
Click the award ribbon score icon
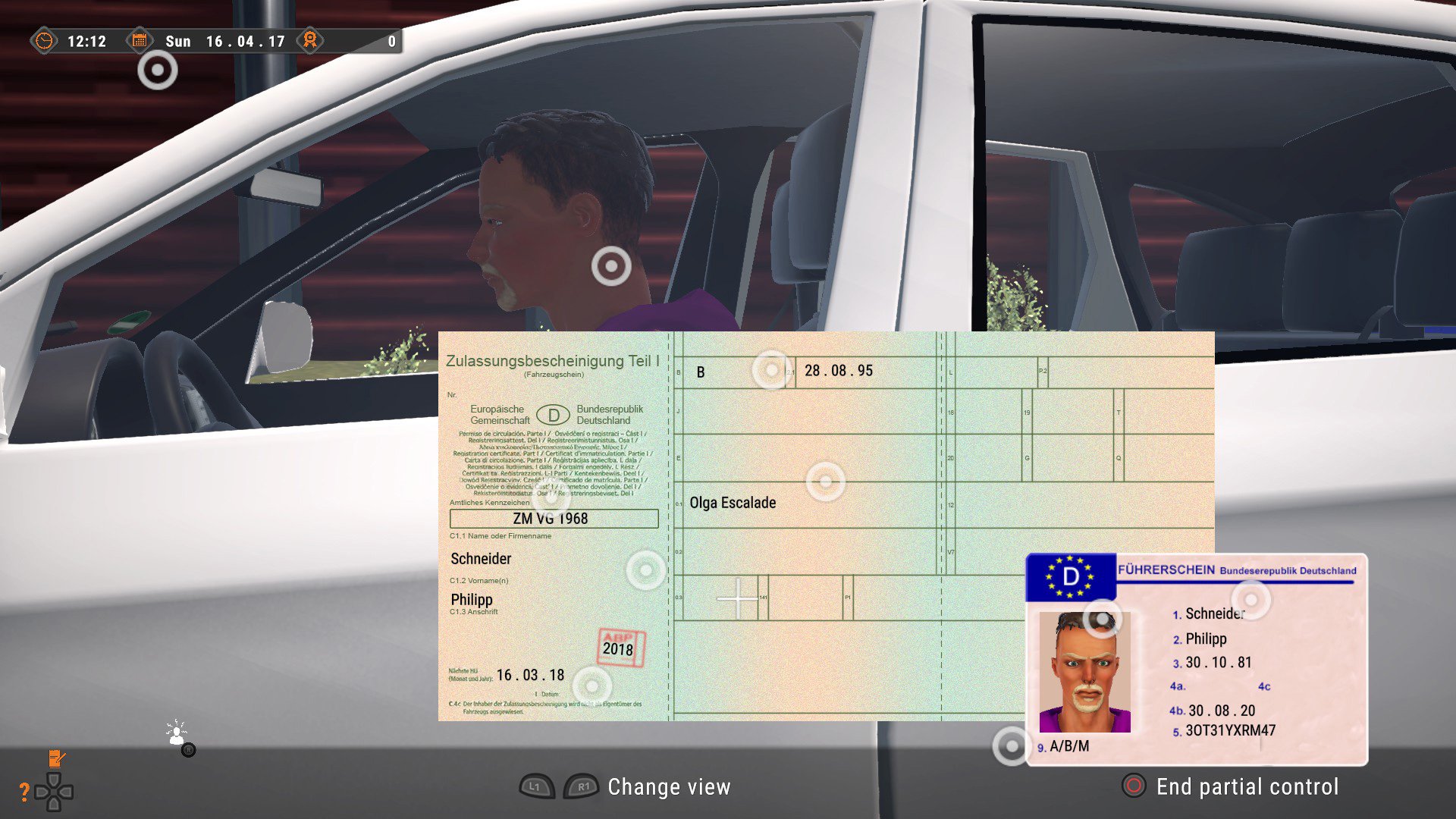point(309,41)
